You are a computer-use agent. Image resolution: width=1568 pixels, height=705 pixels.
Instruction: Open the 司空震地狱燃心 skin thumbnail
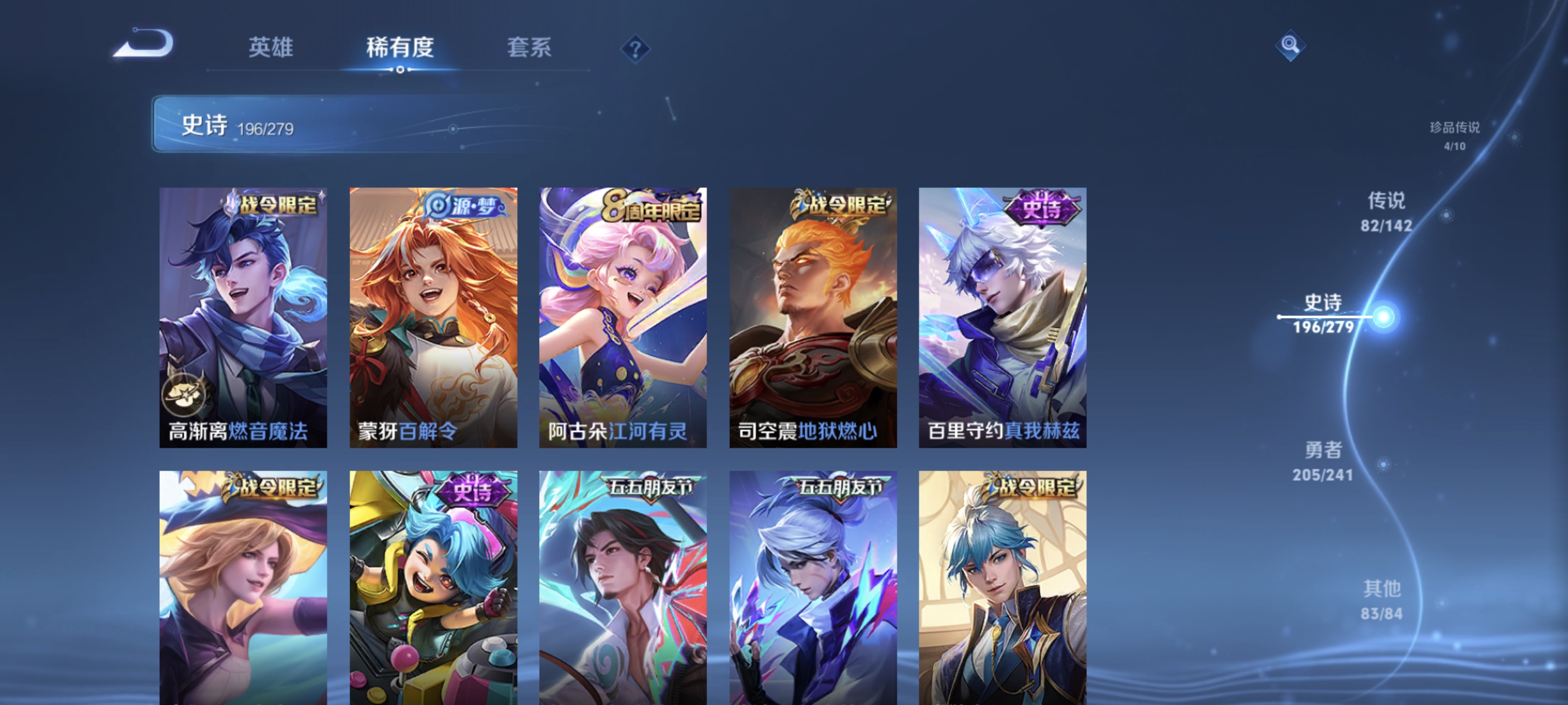click(x=812, y=317)
